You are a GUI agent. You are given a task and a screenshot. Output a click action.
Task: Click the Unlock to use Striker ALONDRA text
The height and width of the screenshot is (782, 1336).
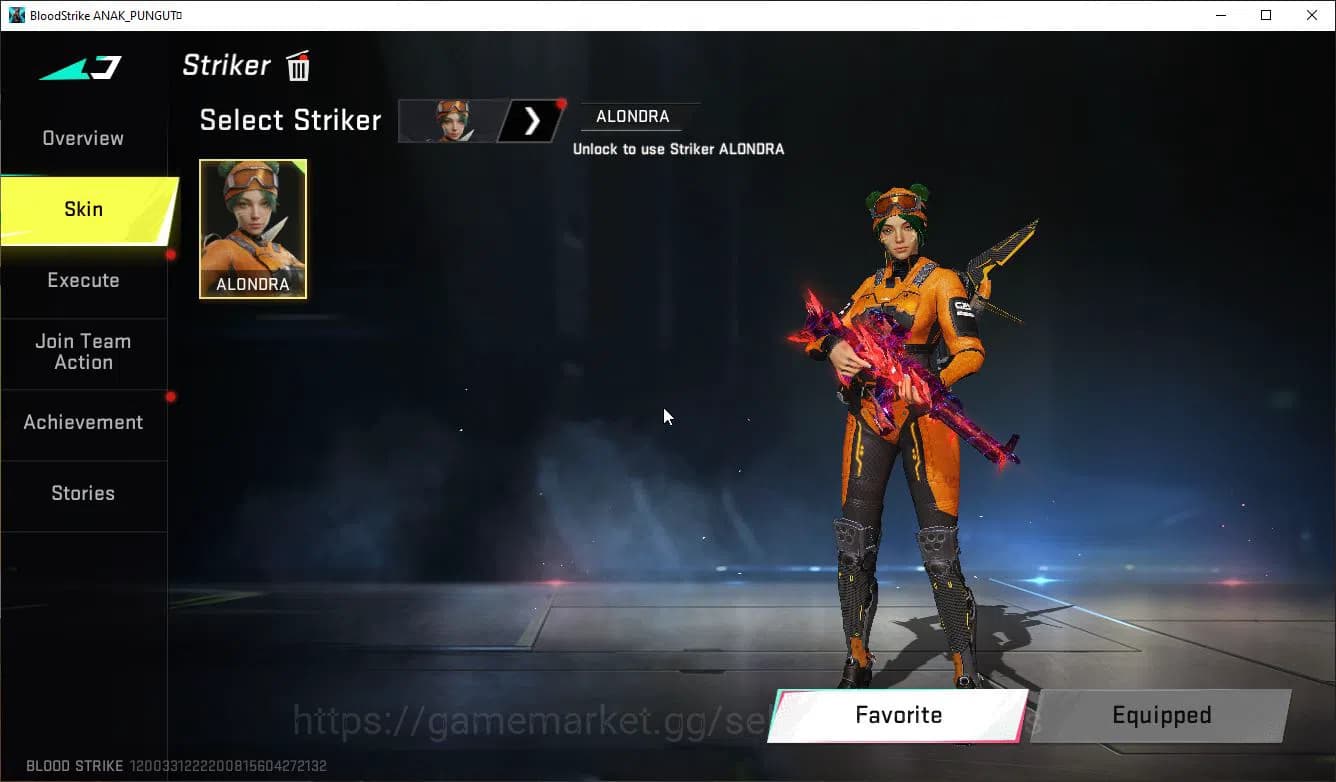click(x=680, y=148)
